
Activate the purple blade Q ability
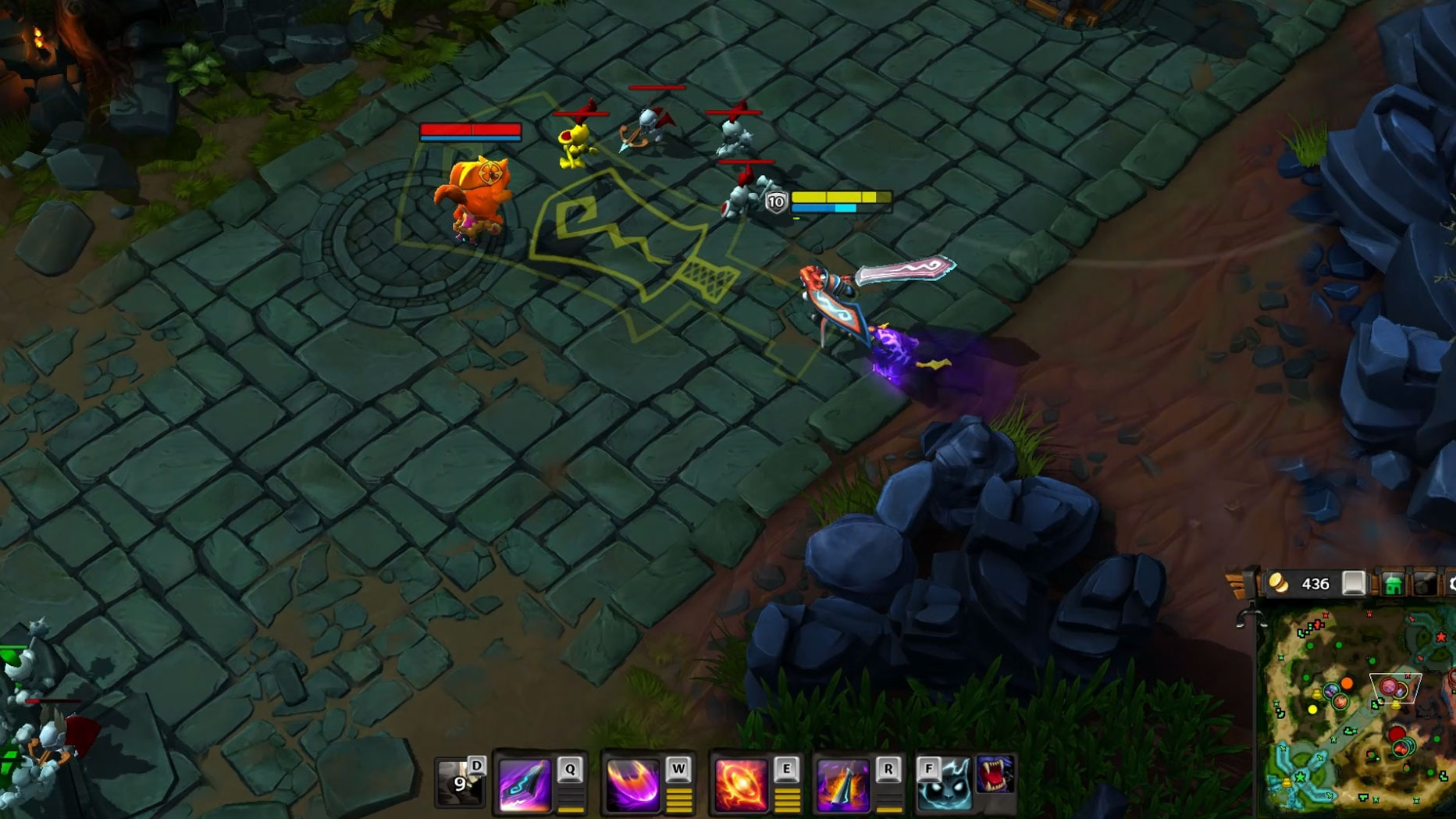point(525,783)
